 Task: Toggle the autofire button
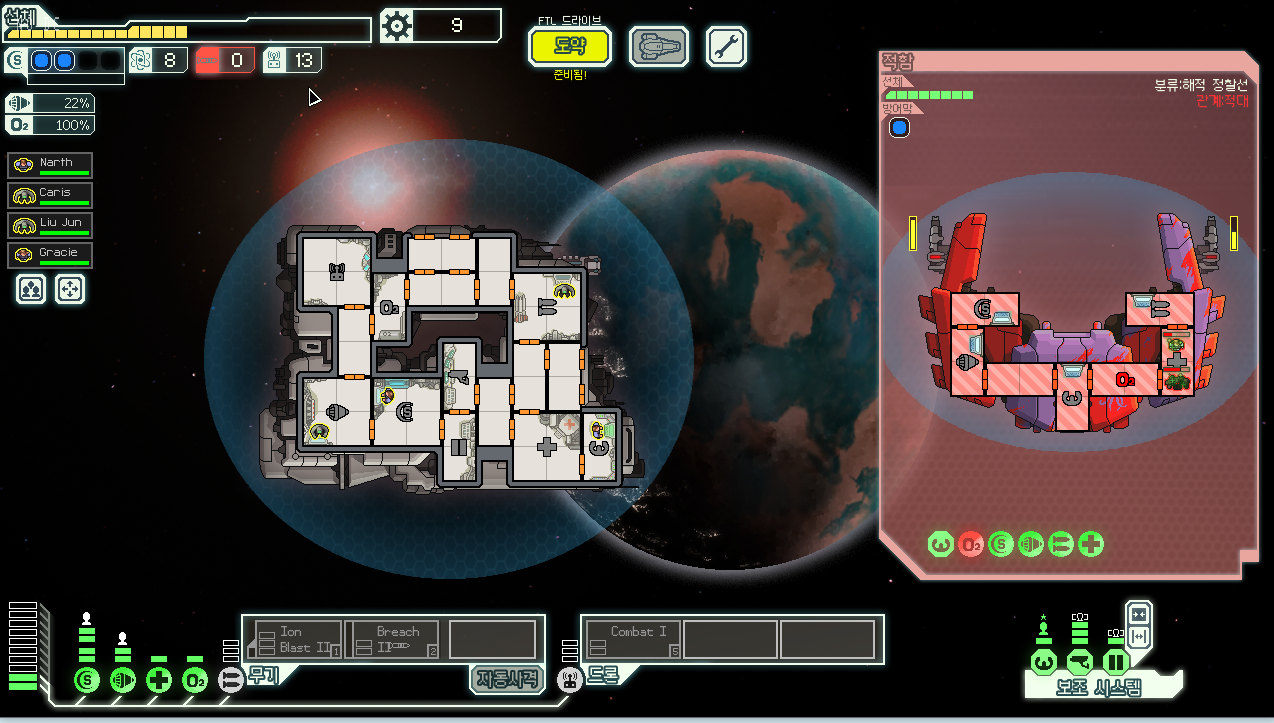click(507, 679)
